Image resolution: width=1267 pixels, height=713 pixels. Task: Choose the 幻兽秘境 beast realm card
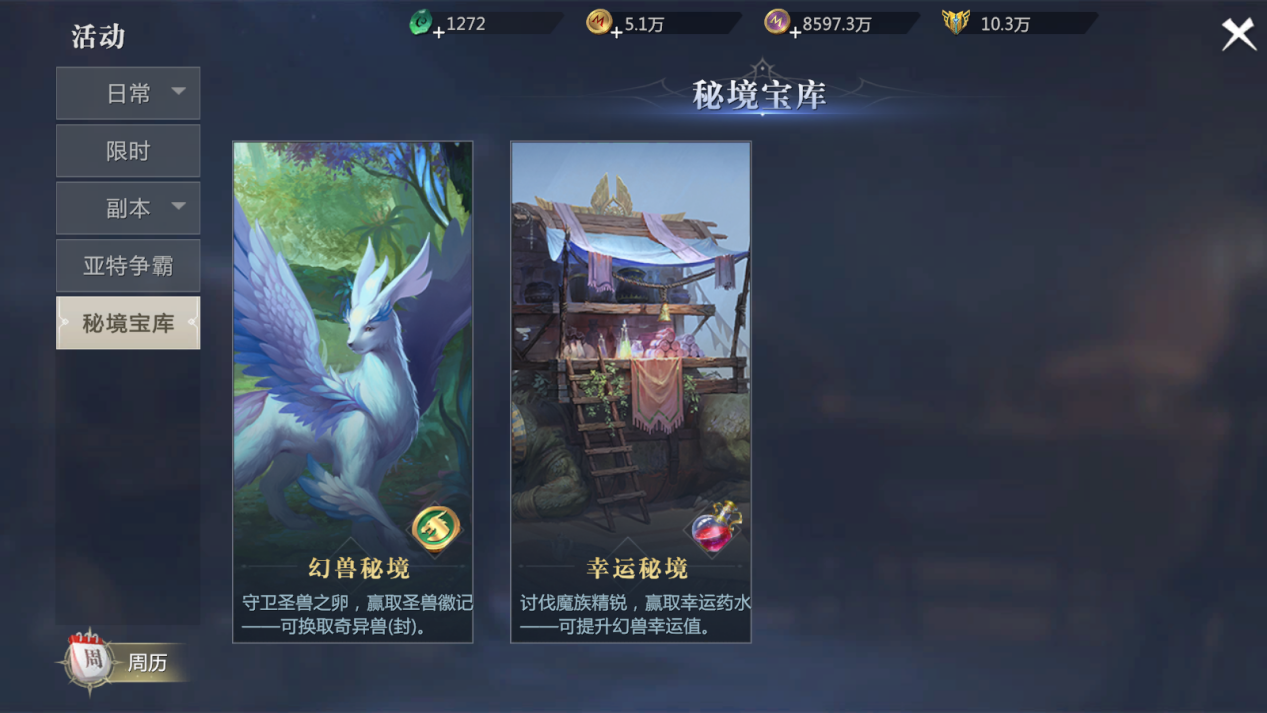353,392
